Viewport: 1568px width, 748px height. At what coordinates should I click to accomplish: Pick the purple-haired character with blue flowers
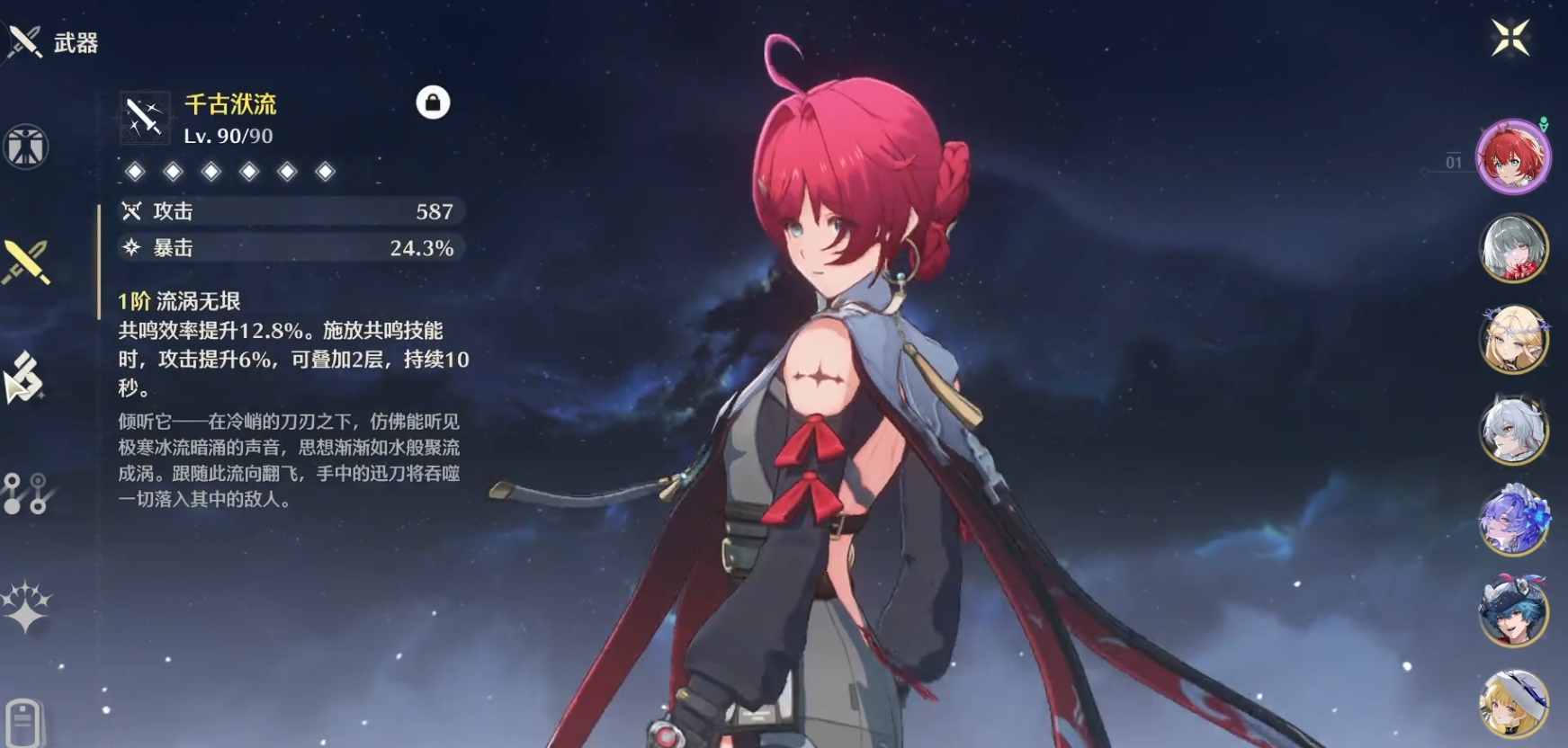tap(1514, 521)
